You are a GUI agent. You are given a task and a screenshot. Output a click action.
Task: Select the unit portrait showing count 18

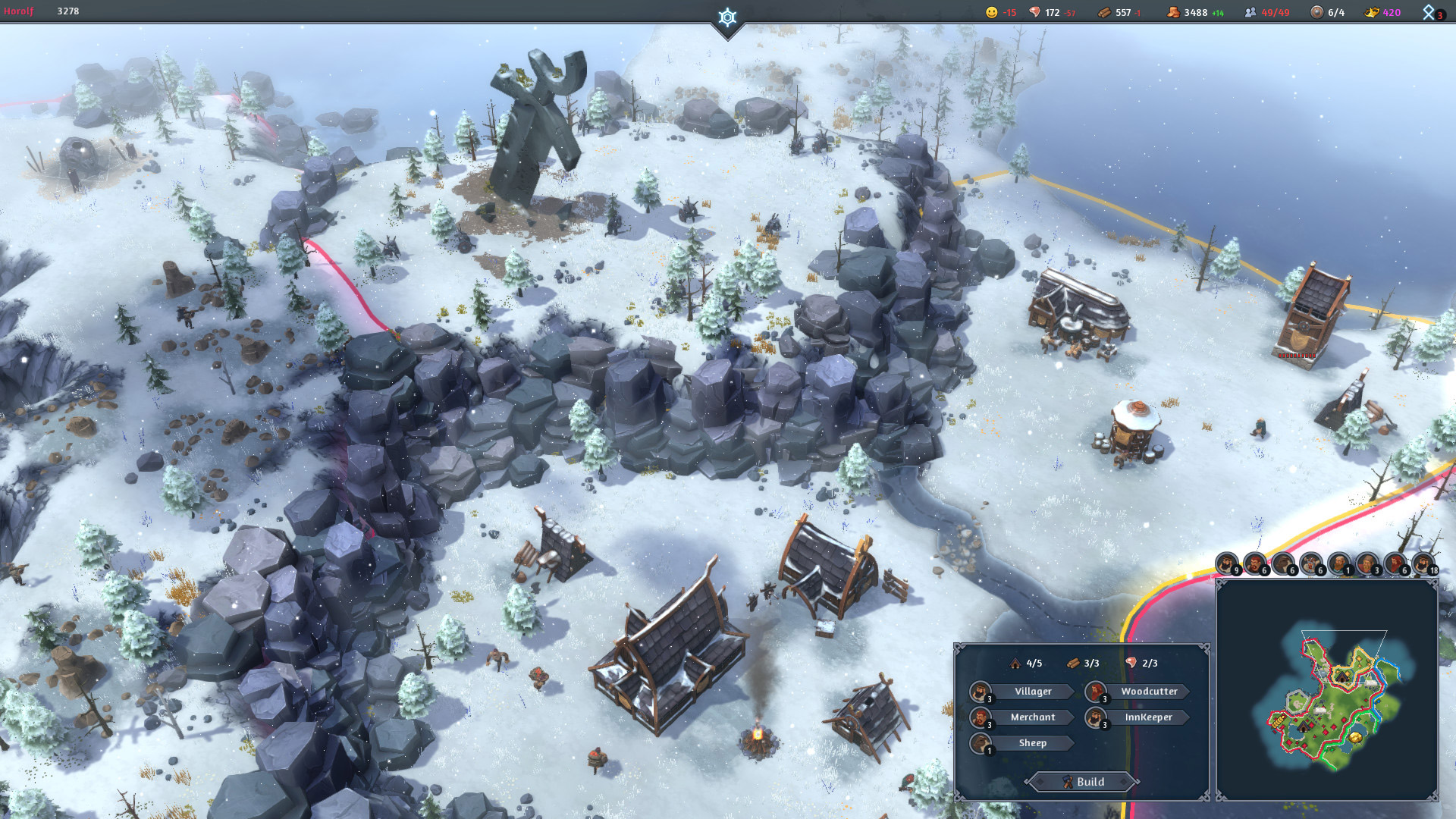pyautogui.click(x=1423, y=563)
